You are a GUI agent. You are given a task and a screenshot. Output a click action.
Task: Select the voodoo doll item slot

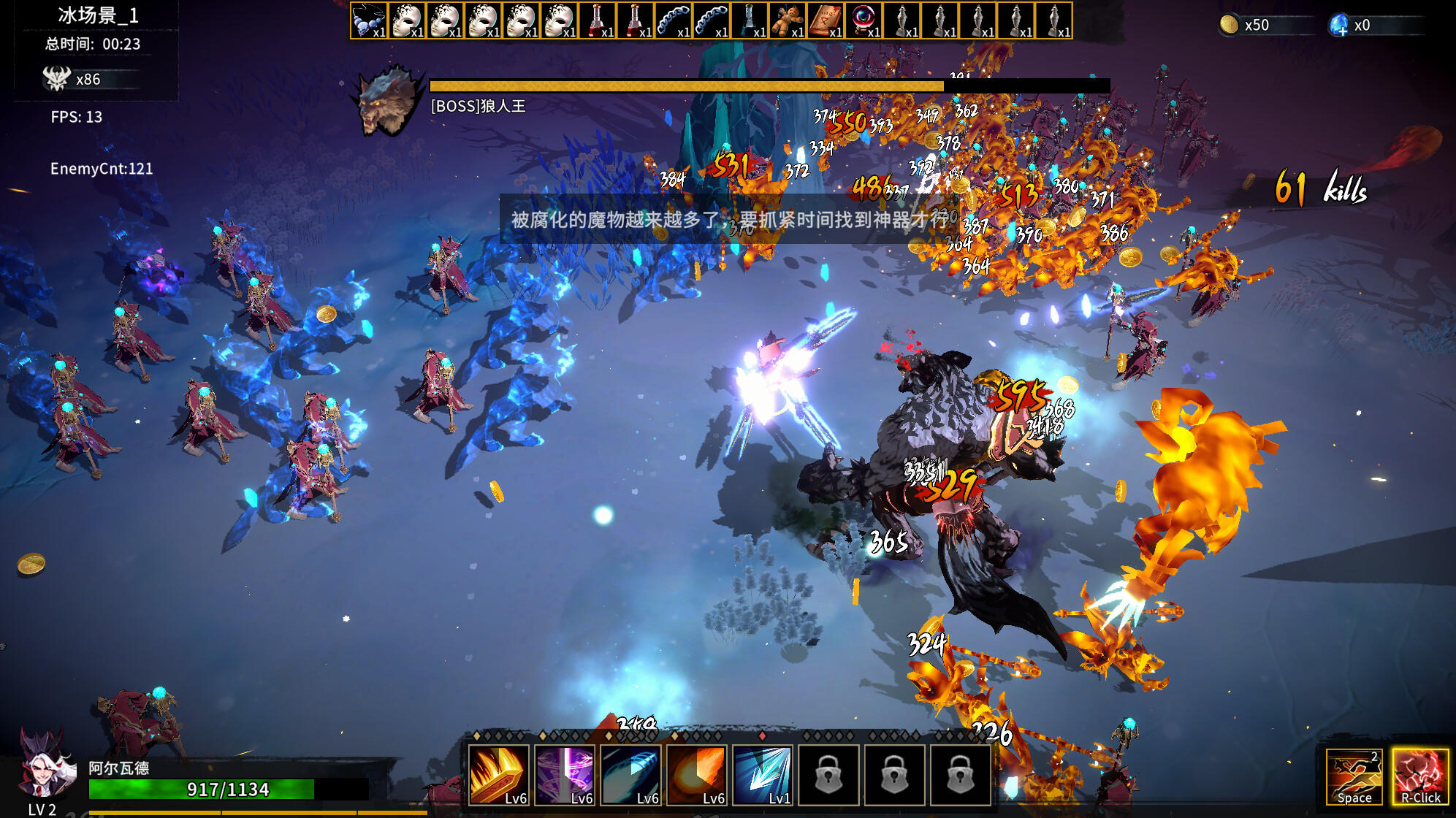pos(788,20)
